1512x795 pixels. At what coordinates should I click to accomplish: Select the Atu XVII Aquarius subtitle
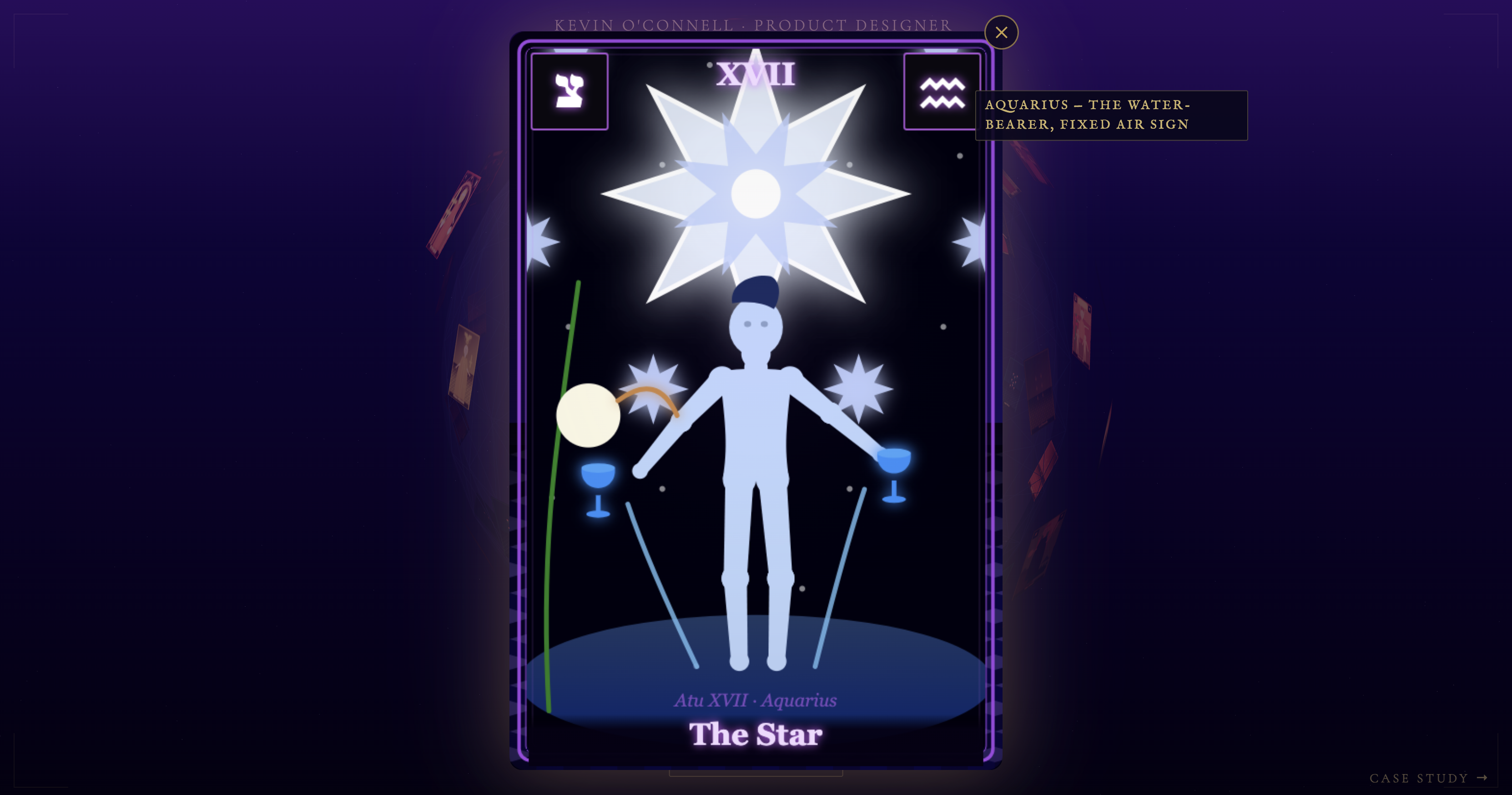[x=756, y=700]
